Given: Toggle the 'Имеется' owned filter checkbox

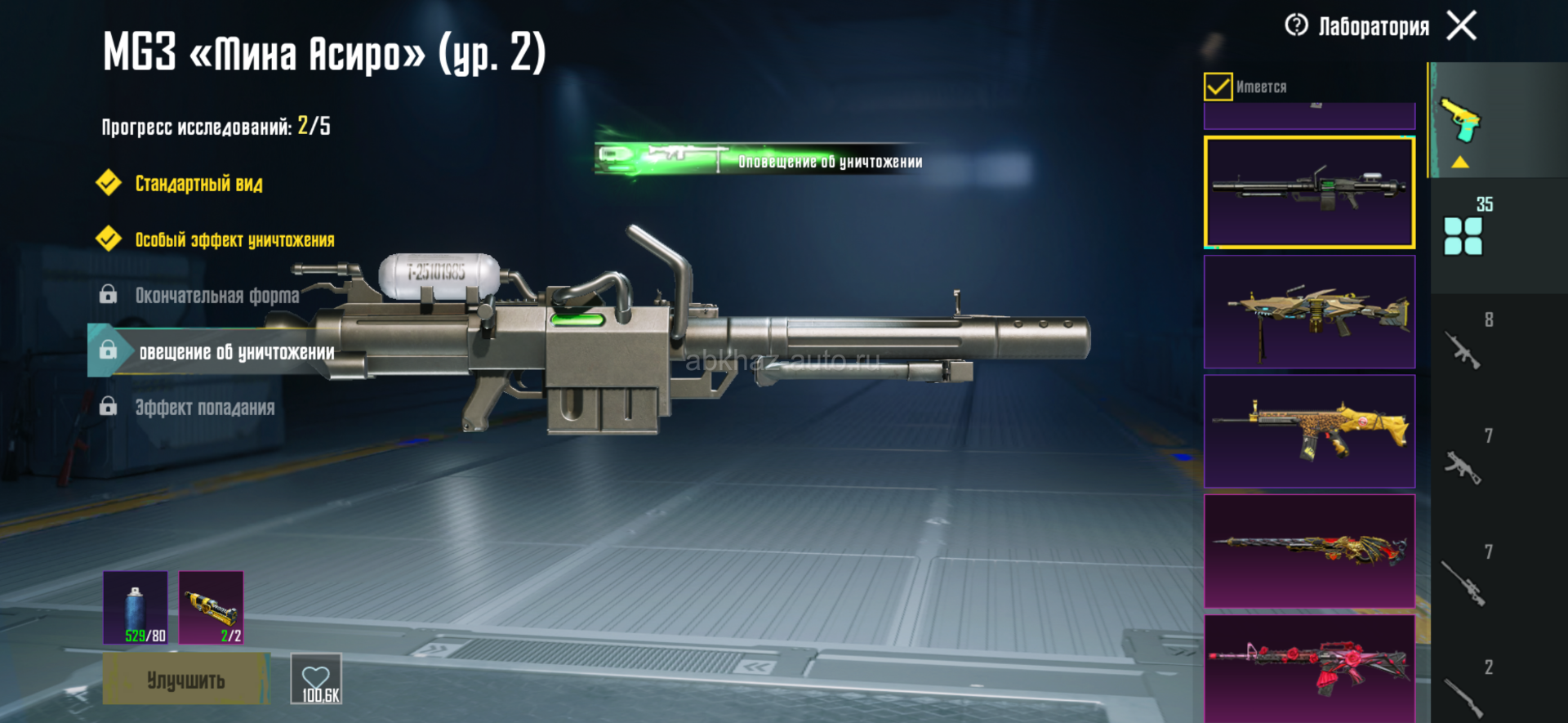Looking at the screenshot, I should (x=1218, y=87).
